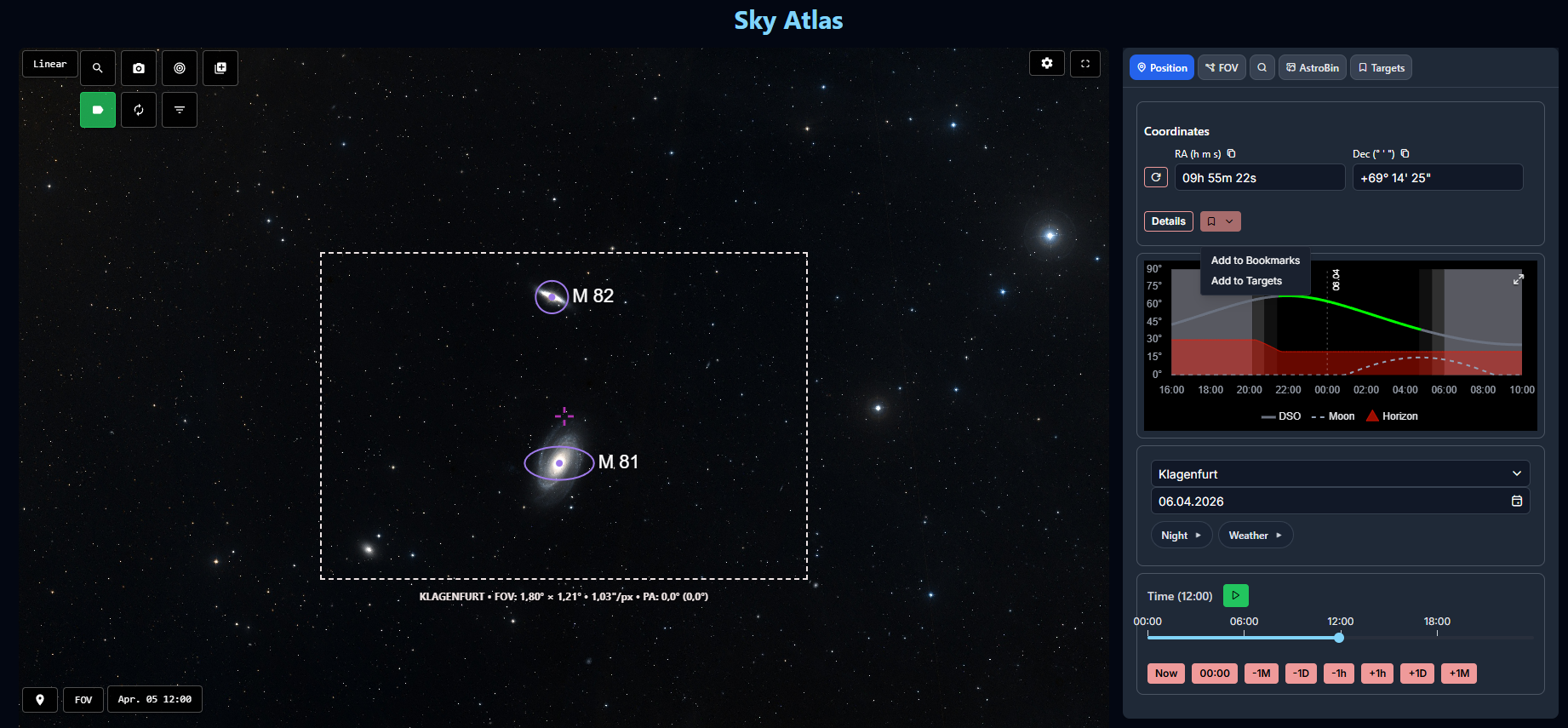Open the settings gear above the sky view
This screenshot has width=1568, height=728.
click(x=1046, y=63)
